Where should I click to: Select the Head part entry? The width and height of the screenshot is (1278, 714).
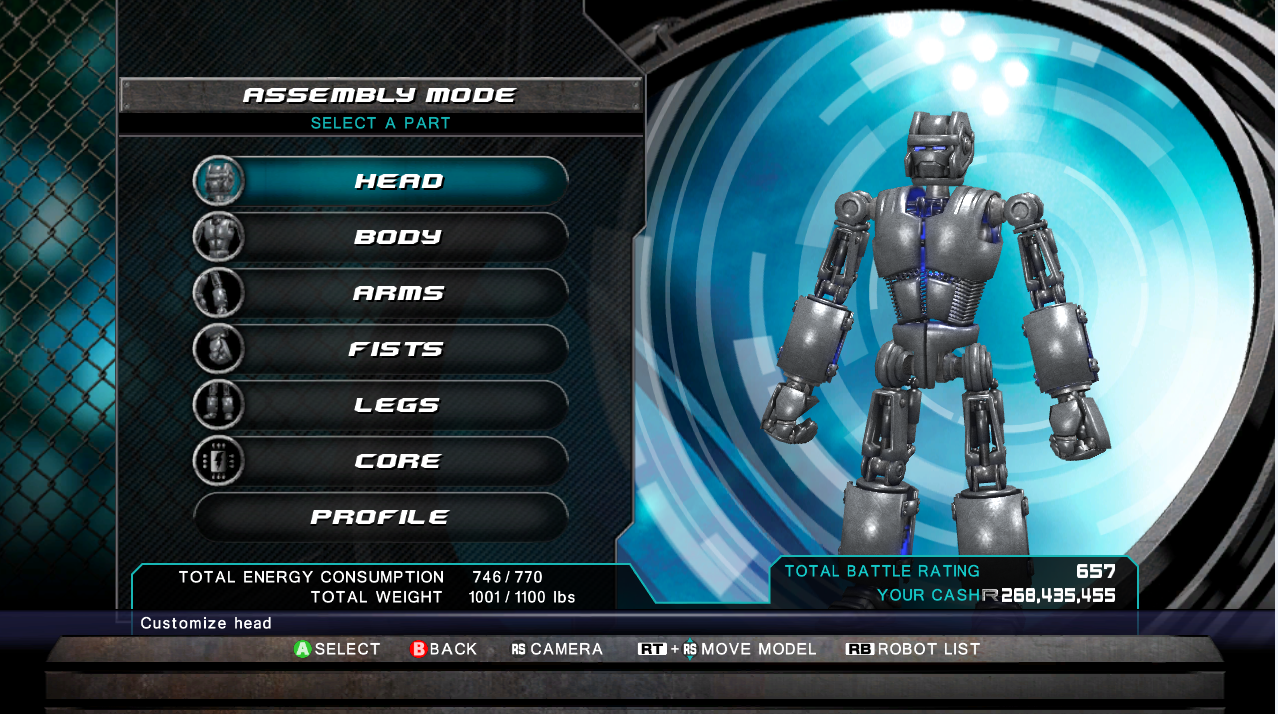(x=397, y=181)
